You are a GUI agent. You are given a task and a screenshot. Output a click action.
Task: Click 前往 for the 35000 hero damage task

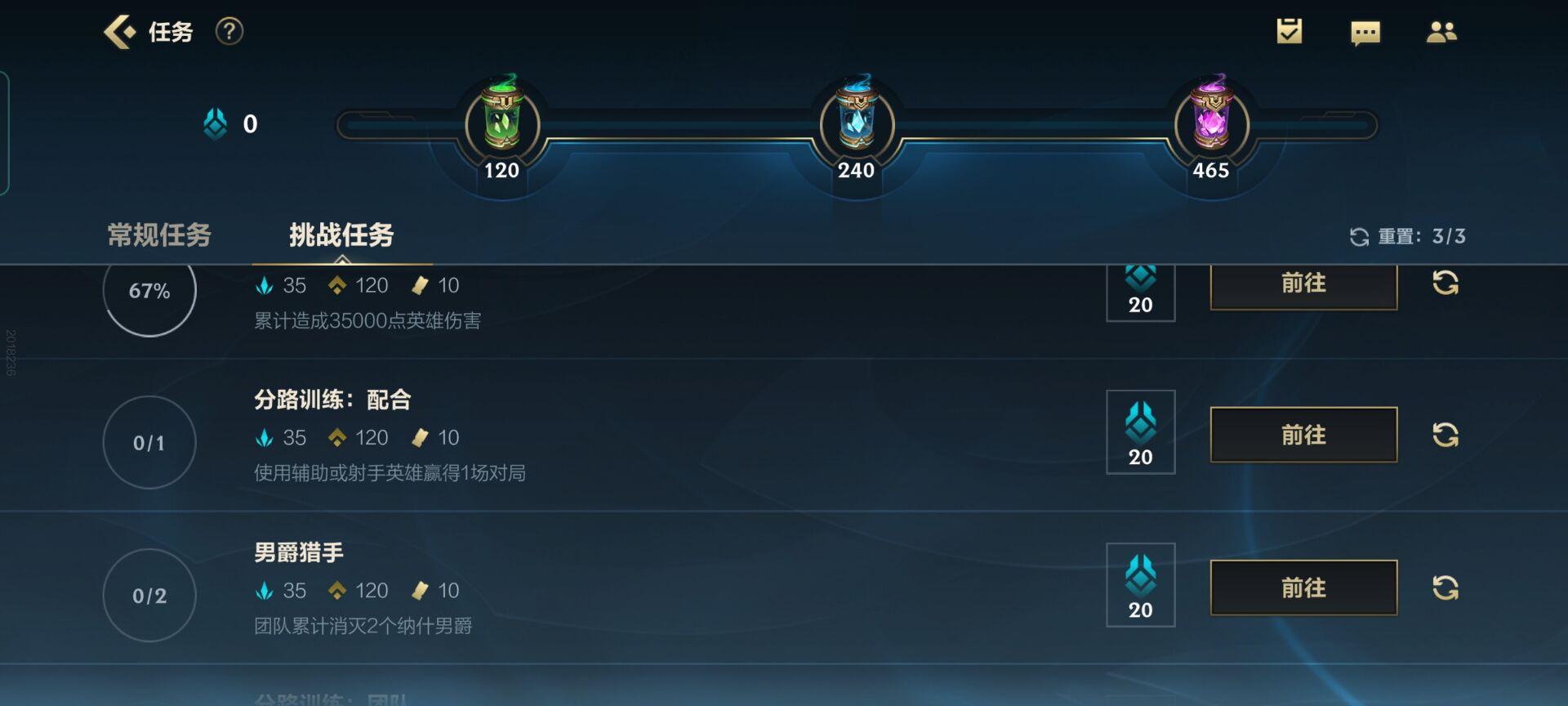(1303, 284)
